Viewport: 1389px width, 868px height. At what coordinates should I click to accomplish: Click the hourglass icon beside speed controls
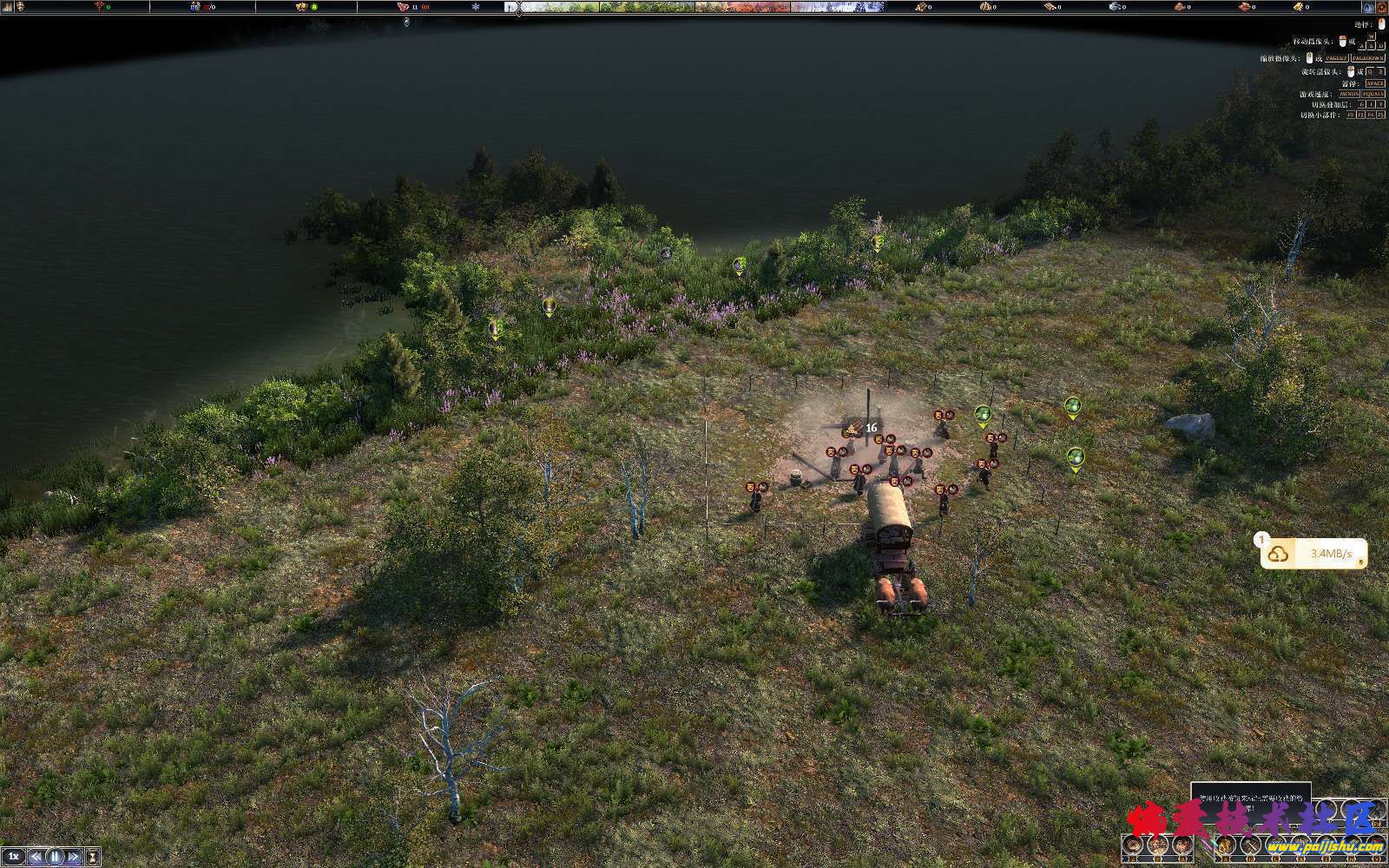[x=93, y=857]
